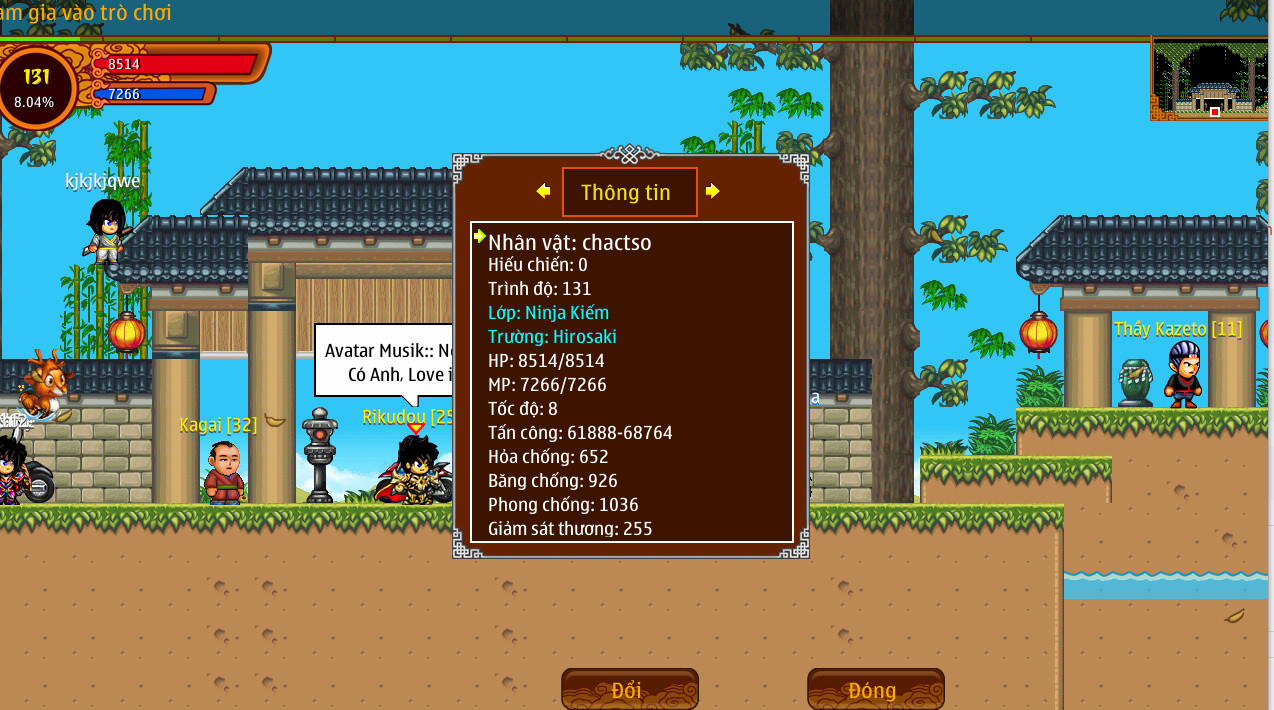This screenshot has width=1274, height=710.
Task: Open the minimap
Action: [x=1211, y=80]
